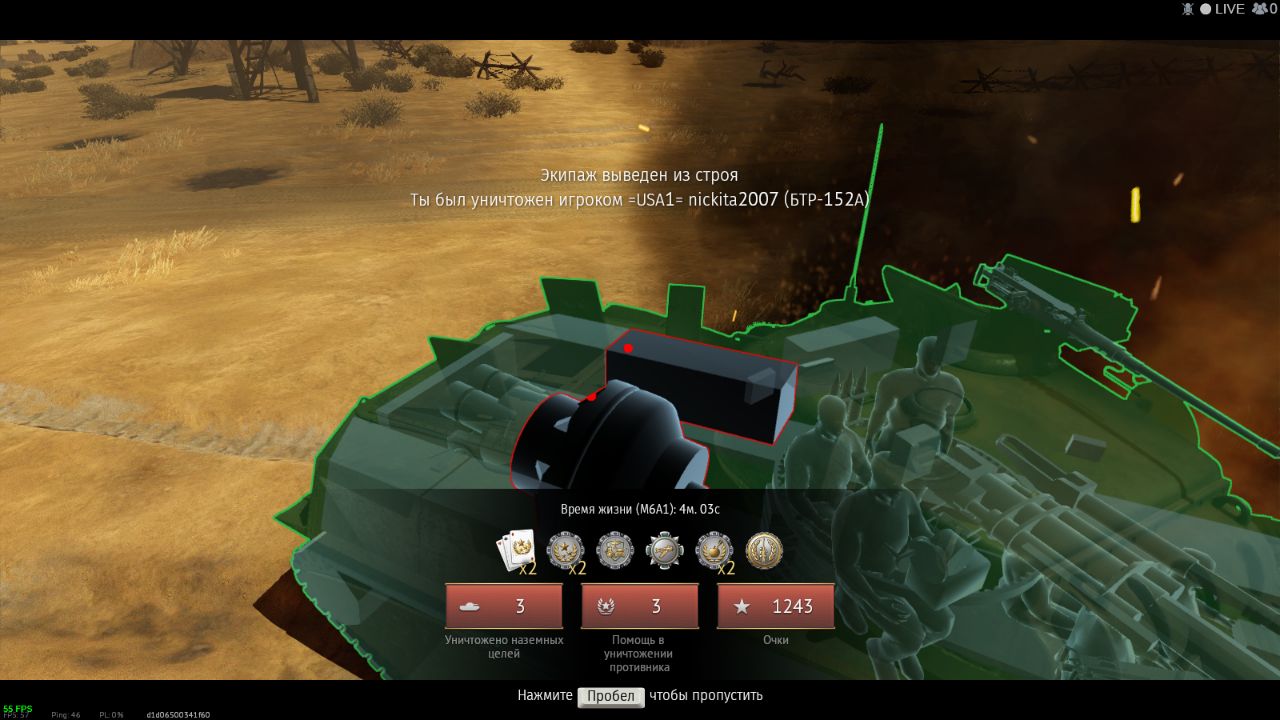Inspect the gold laurel-wreath medal
Viewport: 1280px width, 720px height.
point(764,550)
